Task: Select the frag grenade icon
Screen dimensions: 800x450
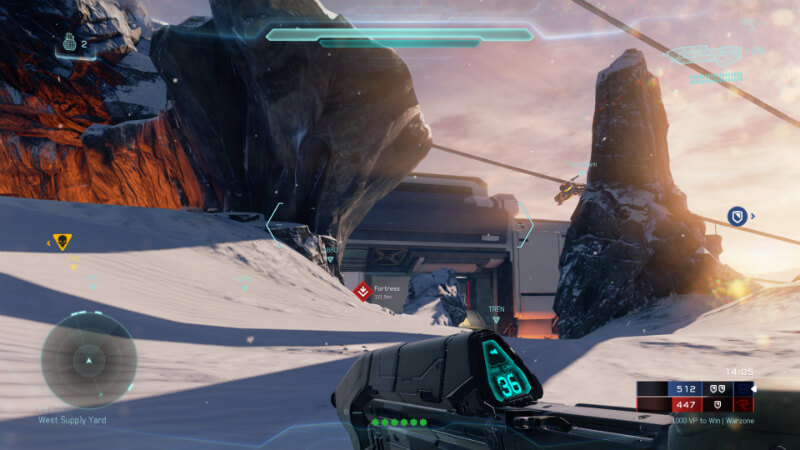Action: click(69, 43)
